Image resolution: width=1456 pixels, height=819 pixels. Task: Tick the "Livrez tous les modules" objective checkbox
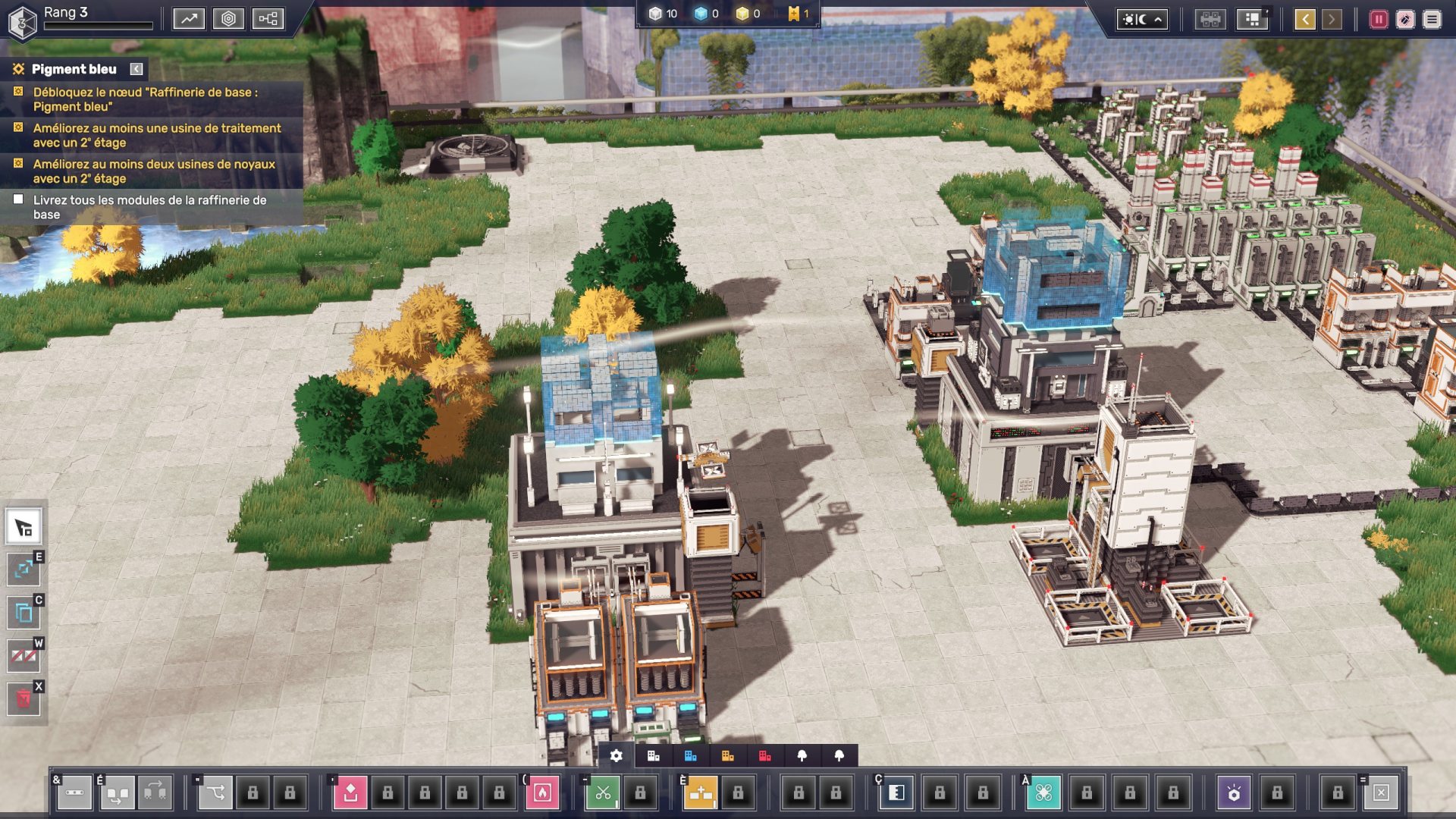(x=18, y=199)
